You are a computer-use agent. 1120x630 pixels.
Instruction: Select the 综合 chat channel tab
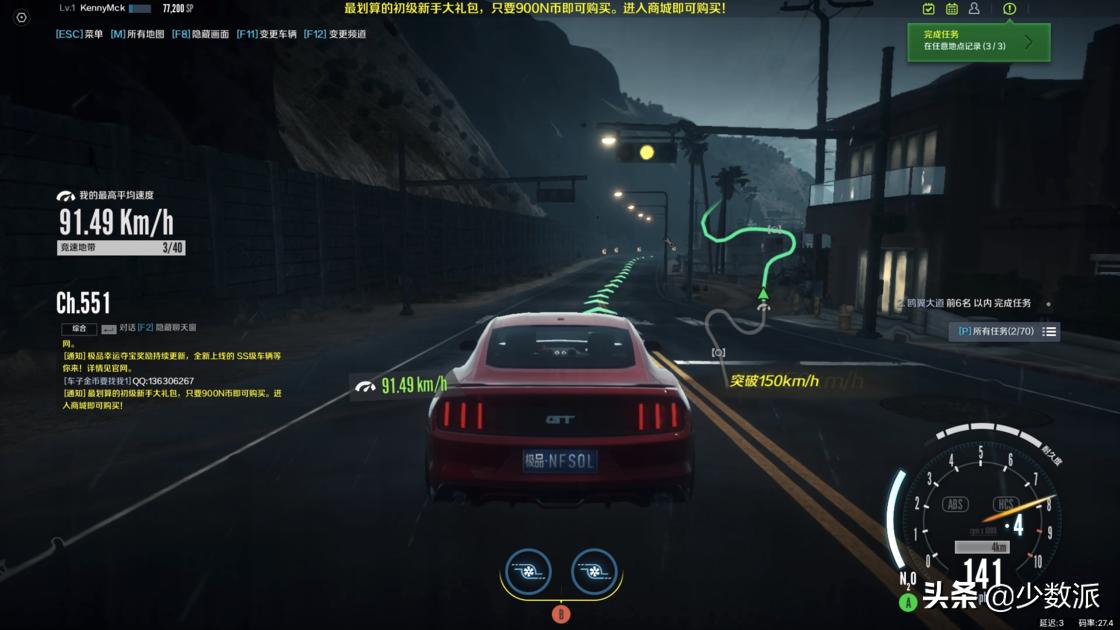point(79,329)
